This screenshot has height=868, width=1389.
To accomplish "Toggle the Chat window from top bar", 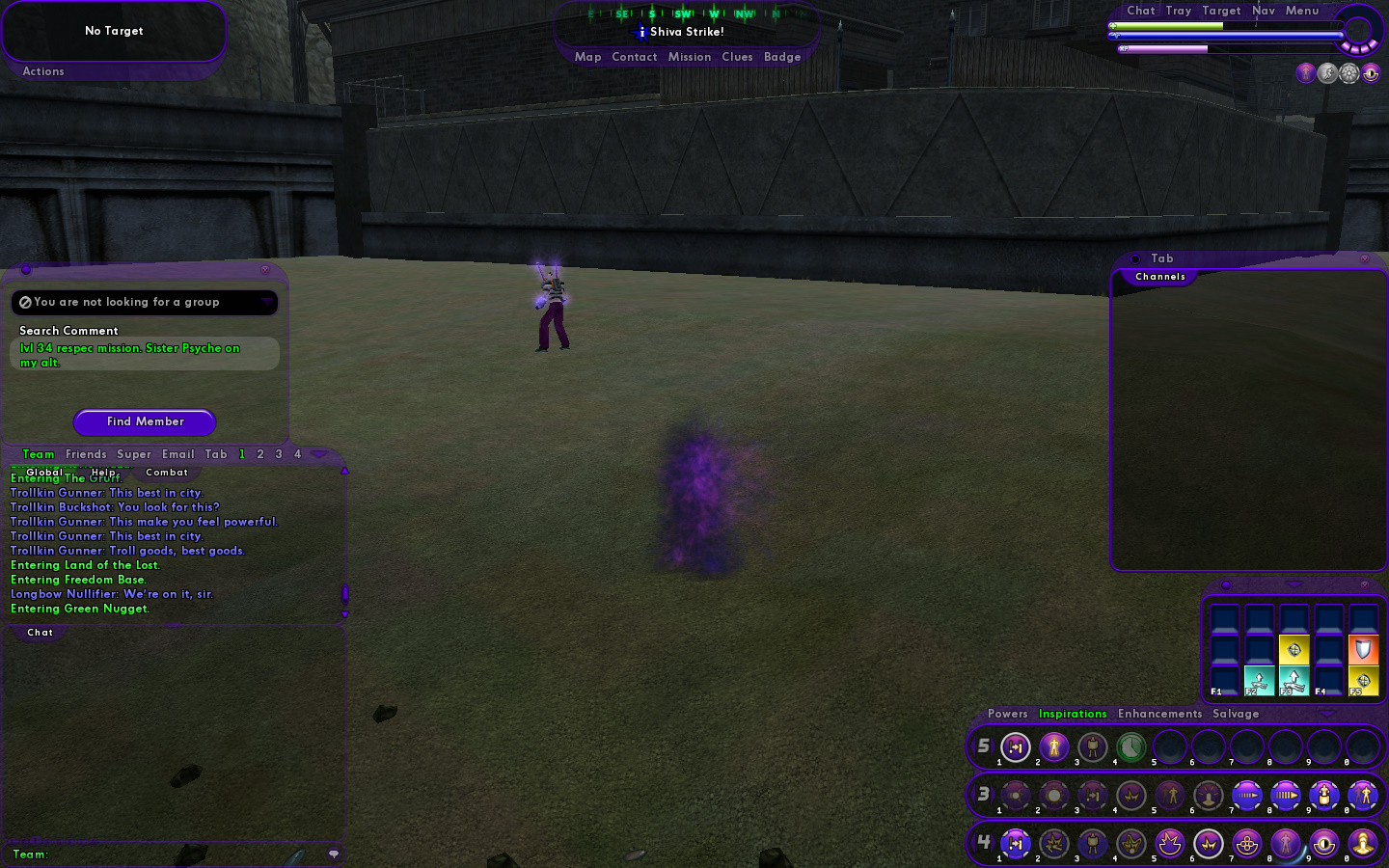I will pos(1140,11).
